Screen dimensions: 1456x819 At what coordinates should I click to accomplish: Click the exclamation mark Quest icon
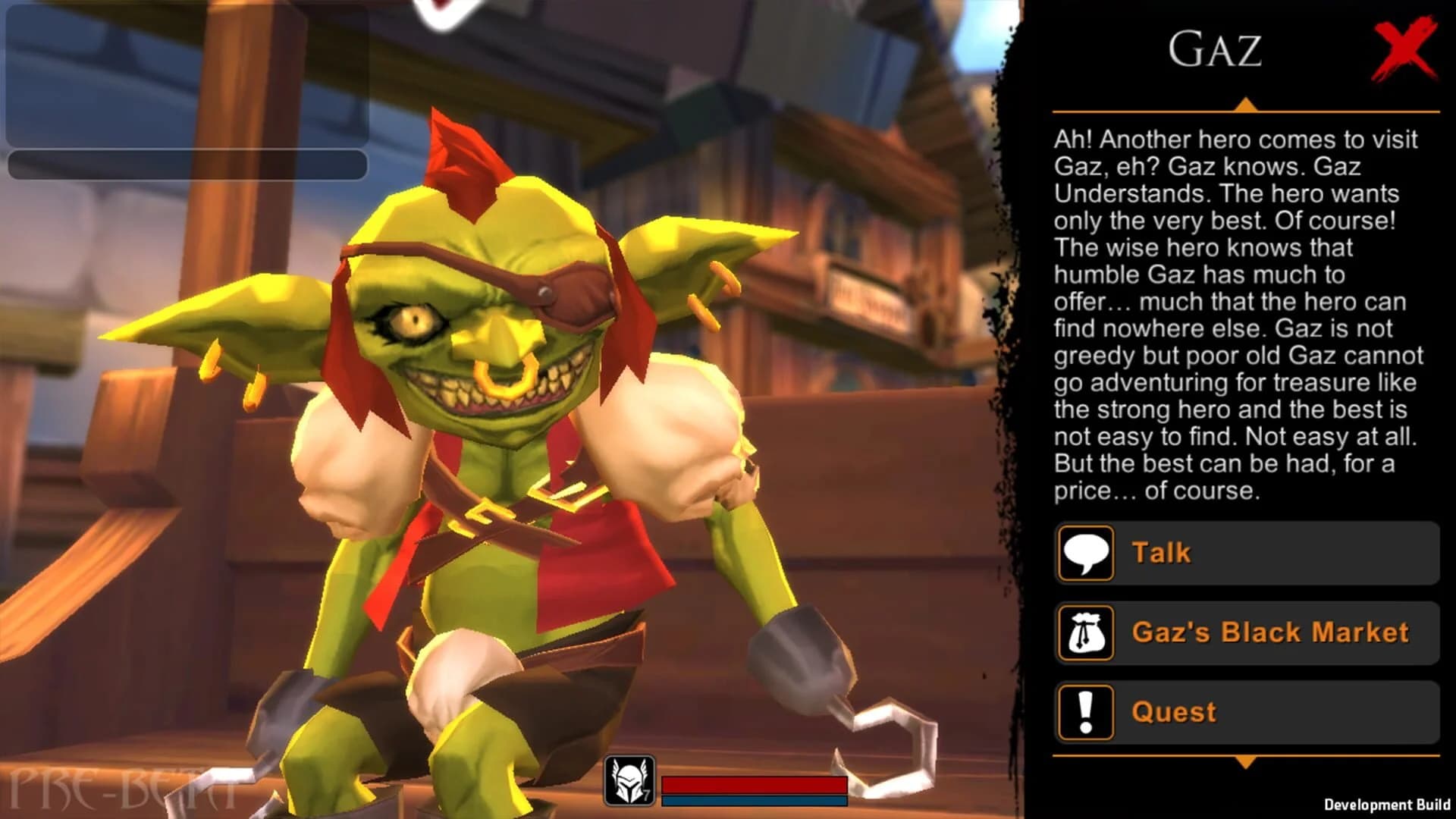tap(1086, 711)
